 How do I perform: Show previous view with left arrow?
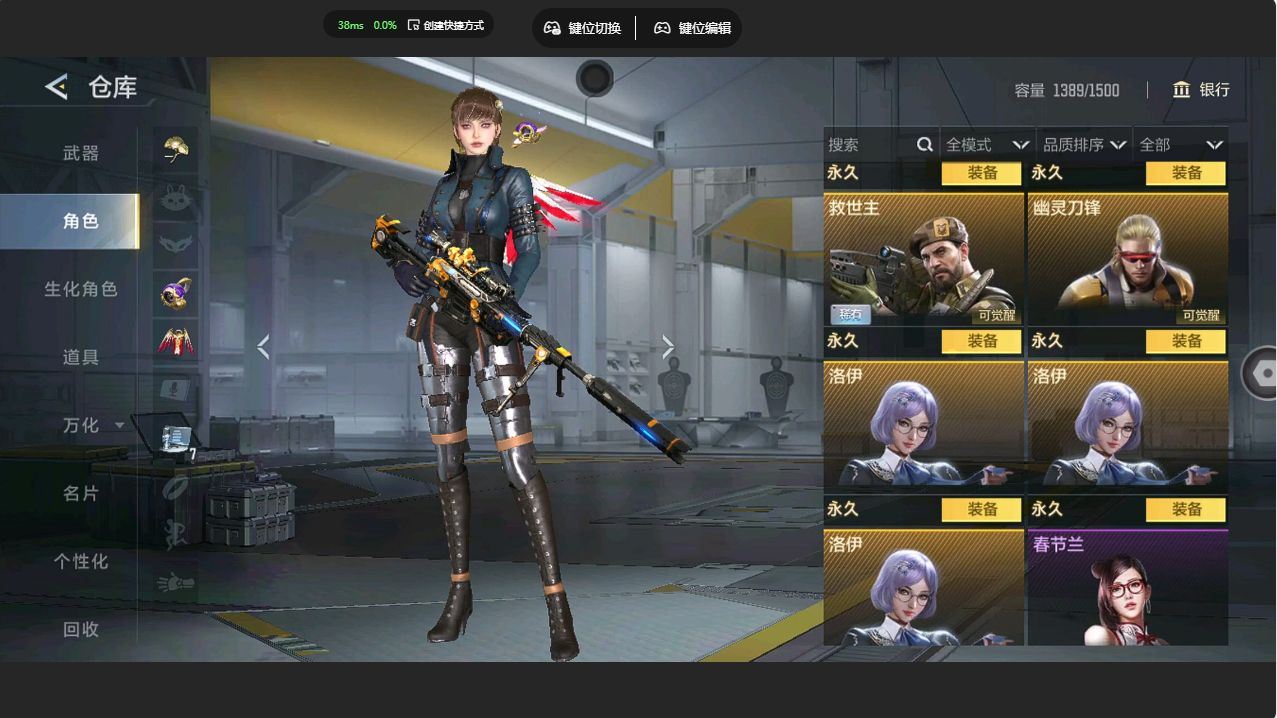263,347
